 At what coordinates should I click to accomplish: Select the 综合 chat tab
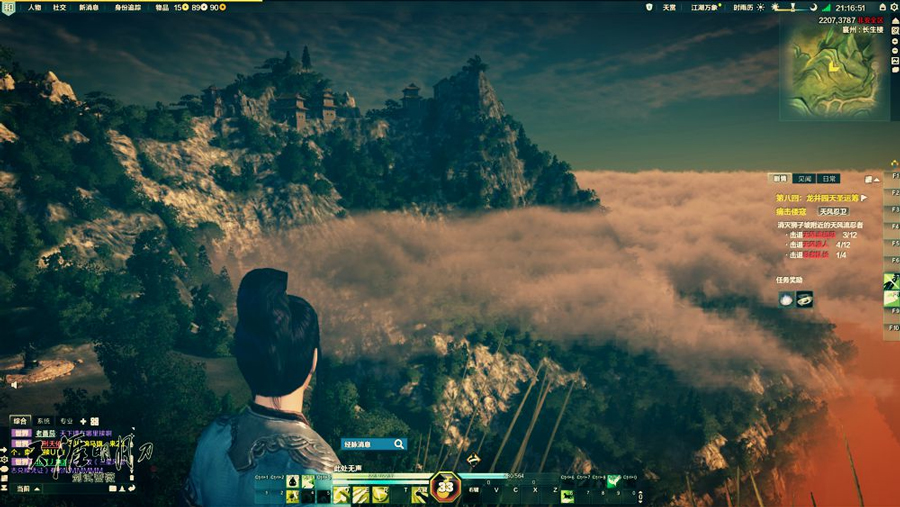[x=20, y=421]
